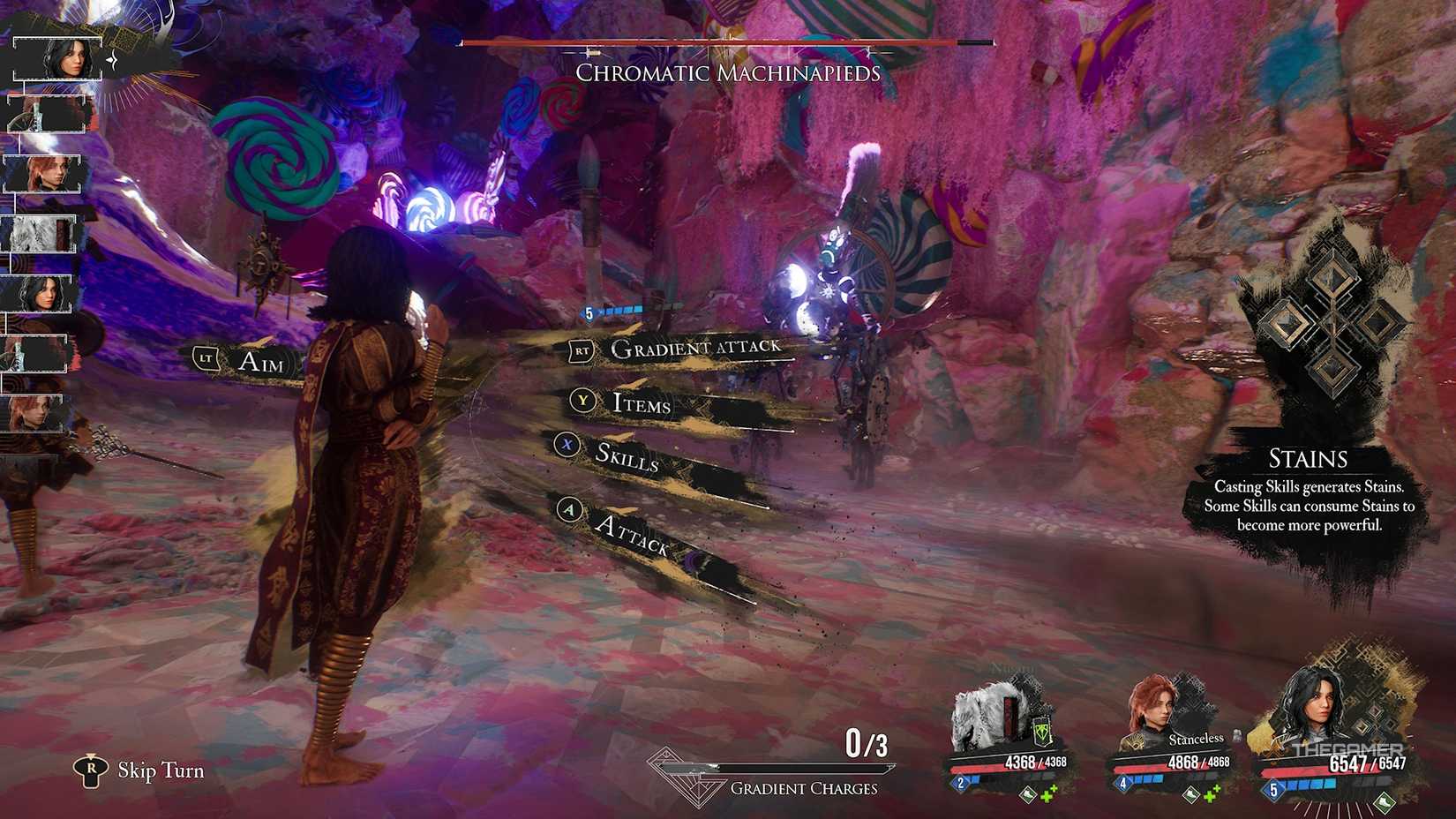Screen dimensions: 1456x819
Task: Click the Y button icon next to Items
Action: pyautogui.click(x=582, y=401)
